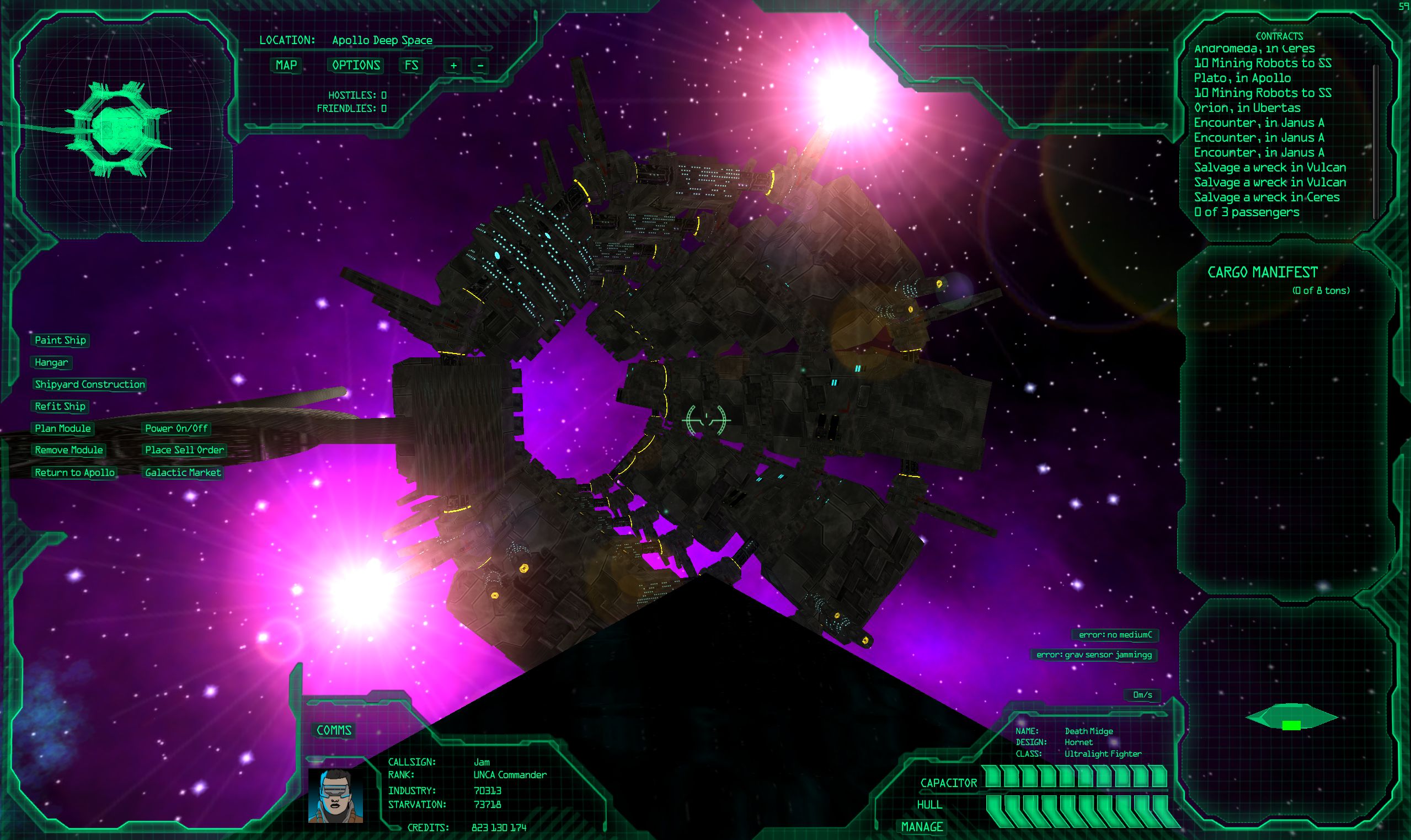
Task: Select the pilot portrait
Action: click(x=335, y=795)
